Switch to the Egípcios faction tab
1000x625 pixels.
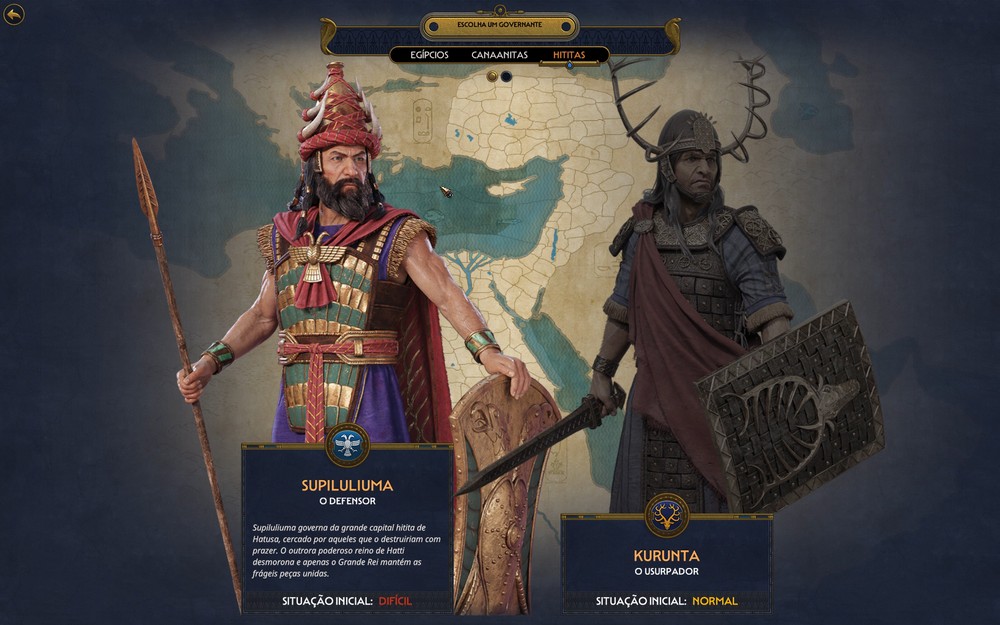429,55
